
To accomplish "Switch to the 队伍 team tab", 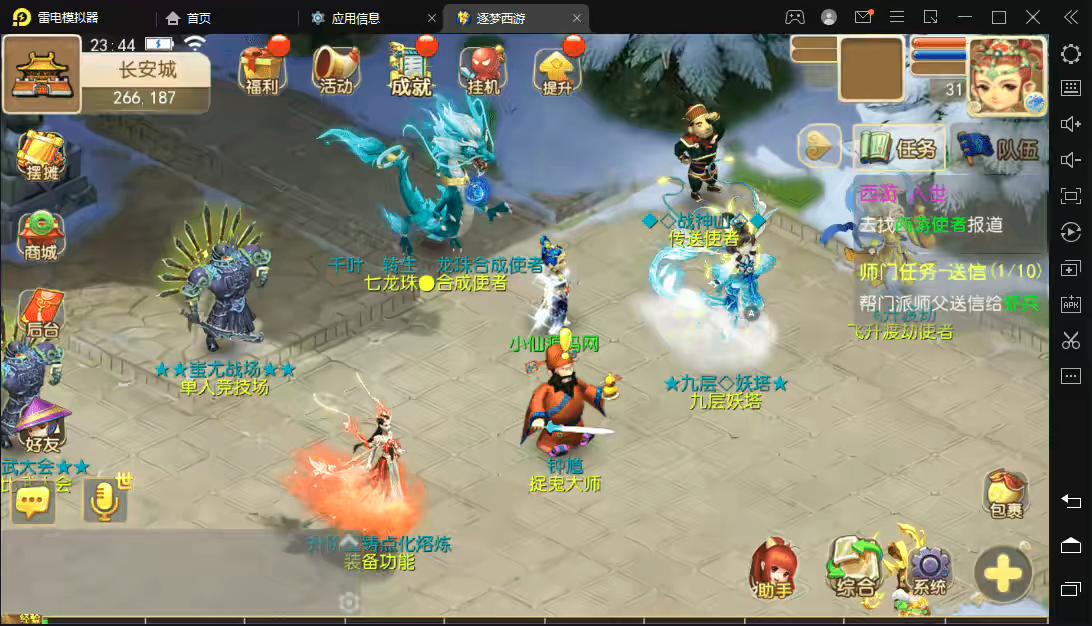I will [999, 150].
